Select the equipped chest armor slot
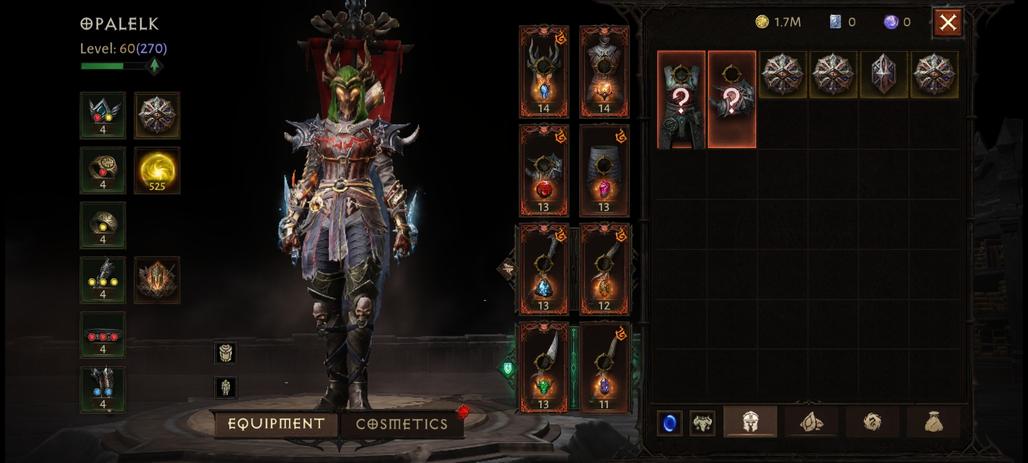The width and height of the screenshot is (1028, 463). (604, 70)
